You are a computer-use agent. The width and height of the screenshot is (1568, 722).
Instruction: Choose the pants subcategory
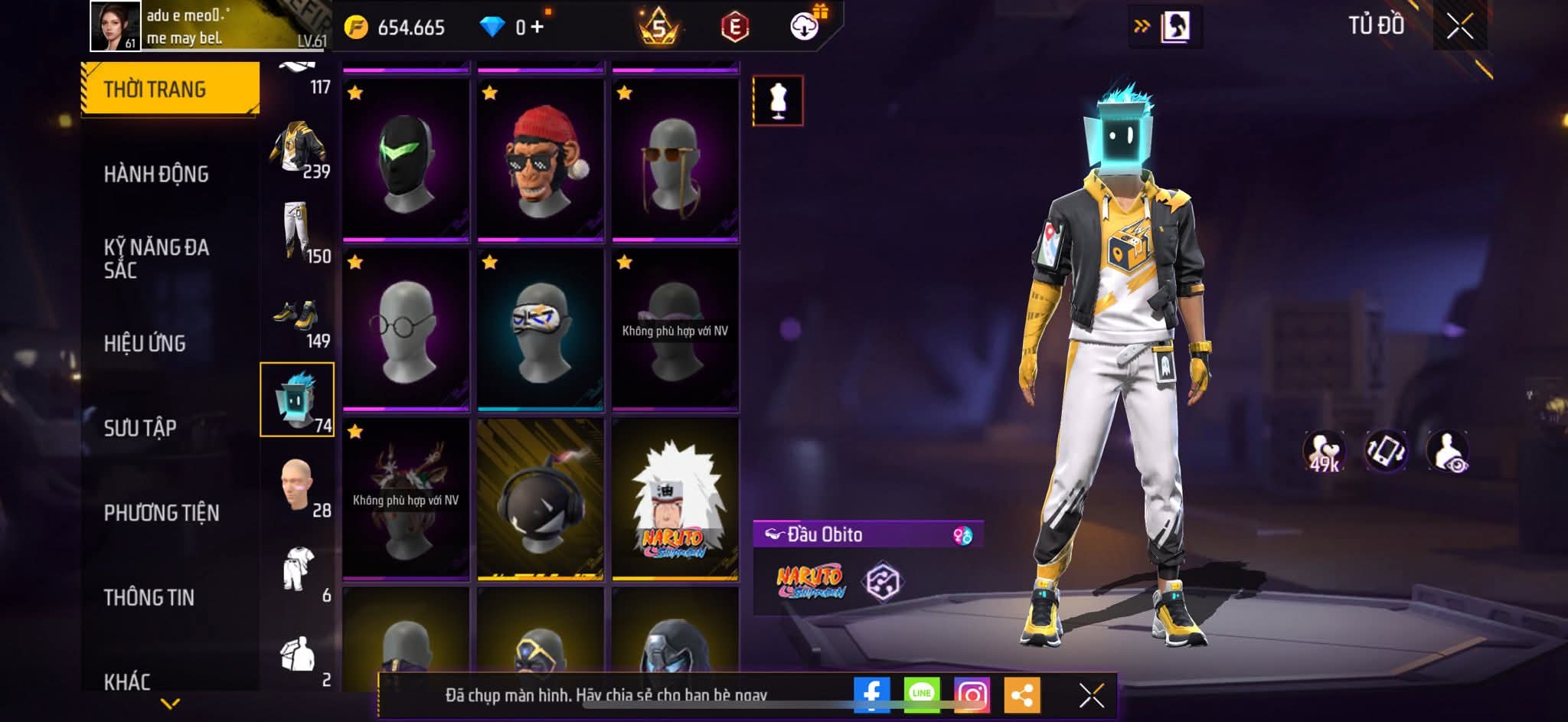[x=298, y=231]
